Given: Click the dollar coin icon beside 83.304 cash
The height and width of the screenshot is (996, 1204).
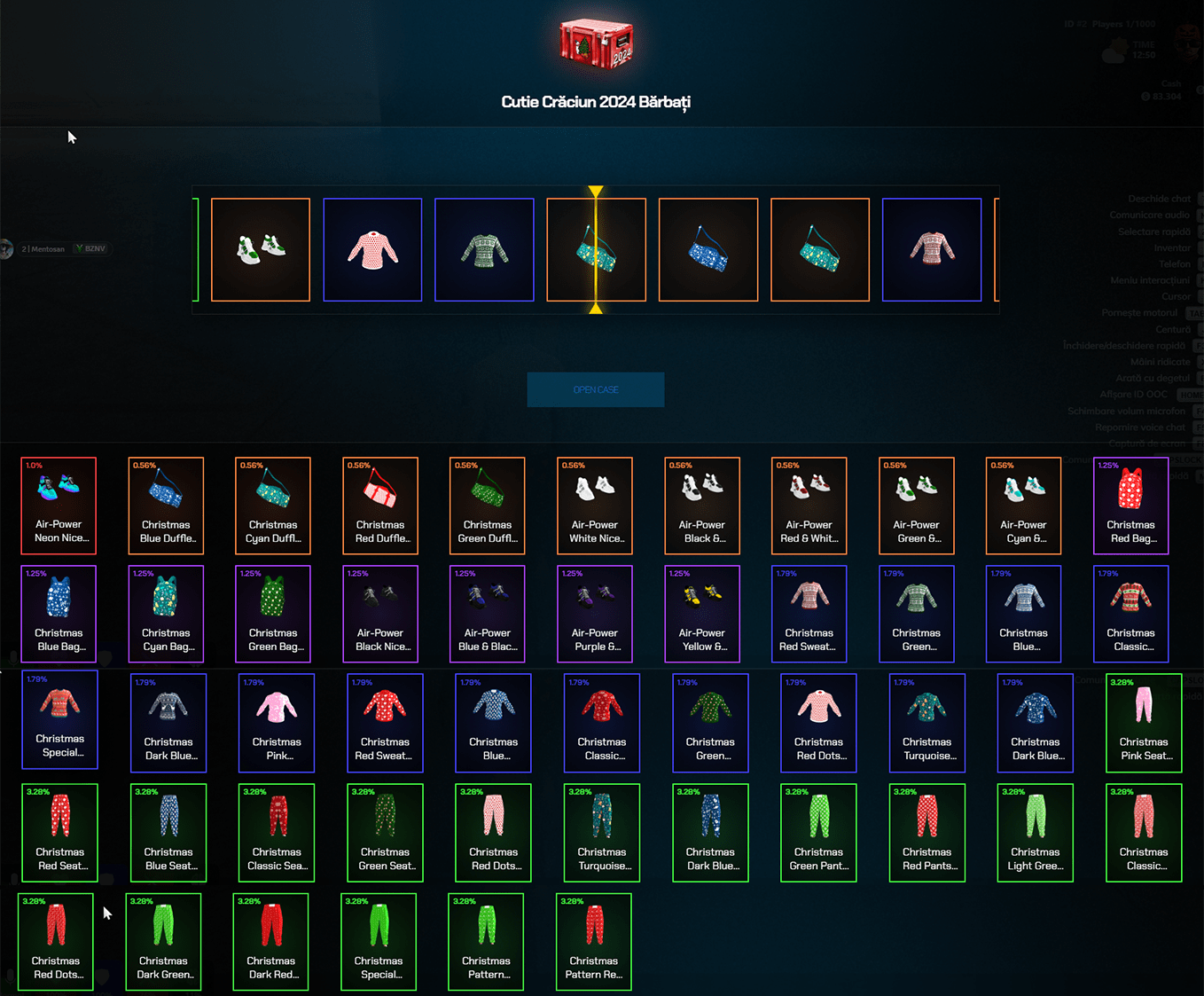Looking at the screenshot, I should (1145, 96).
